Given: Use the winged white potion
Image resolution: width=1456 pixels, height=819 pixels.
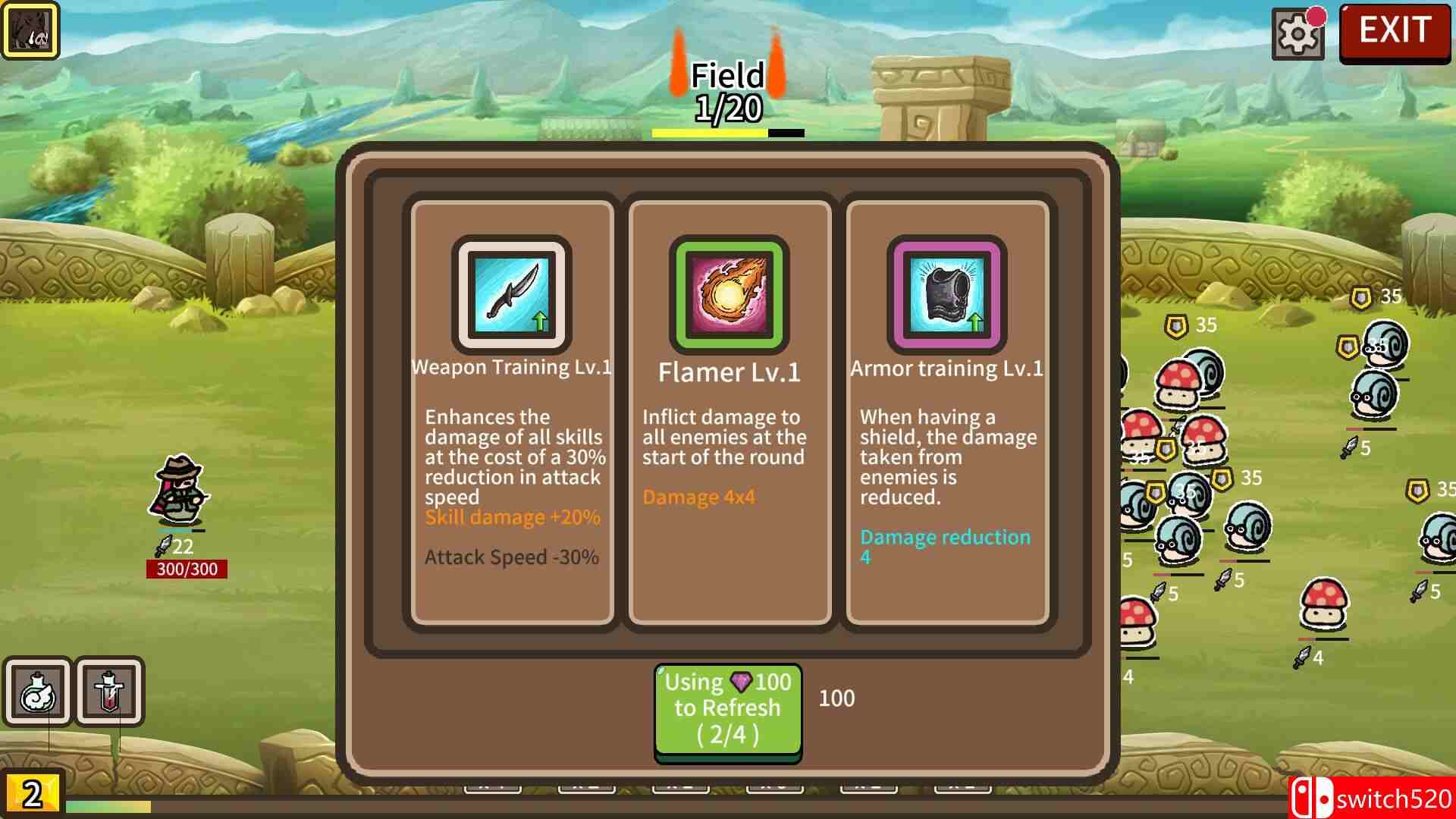Looking at the screenshot, I should tap(37, 692).
